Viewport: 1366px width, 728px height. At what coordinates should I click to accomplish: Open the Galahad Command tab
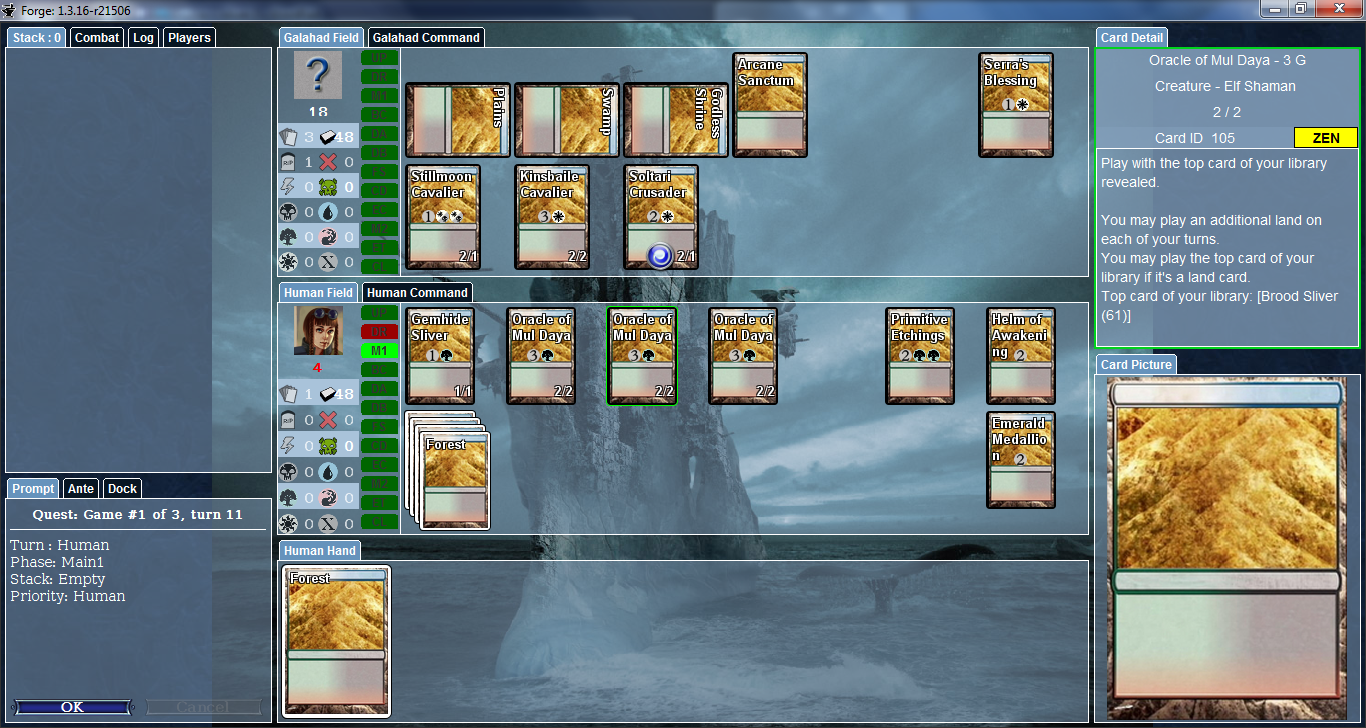click(425, 38)
